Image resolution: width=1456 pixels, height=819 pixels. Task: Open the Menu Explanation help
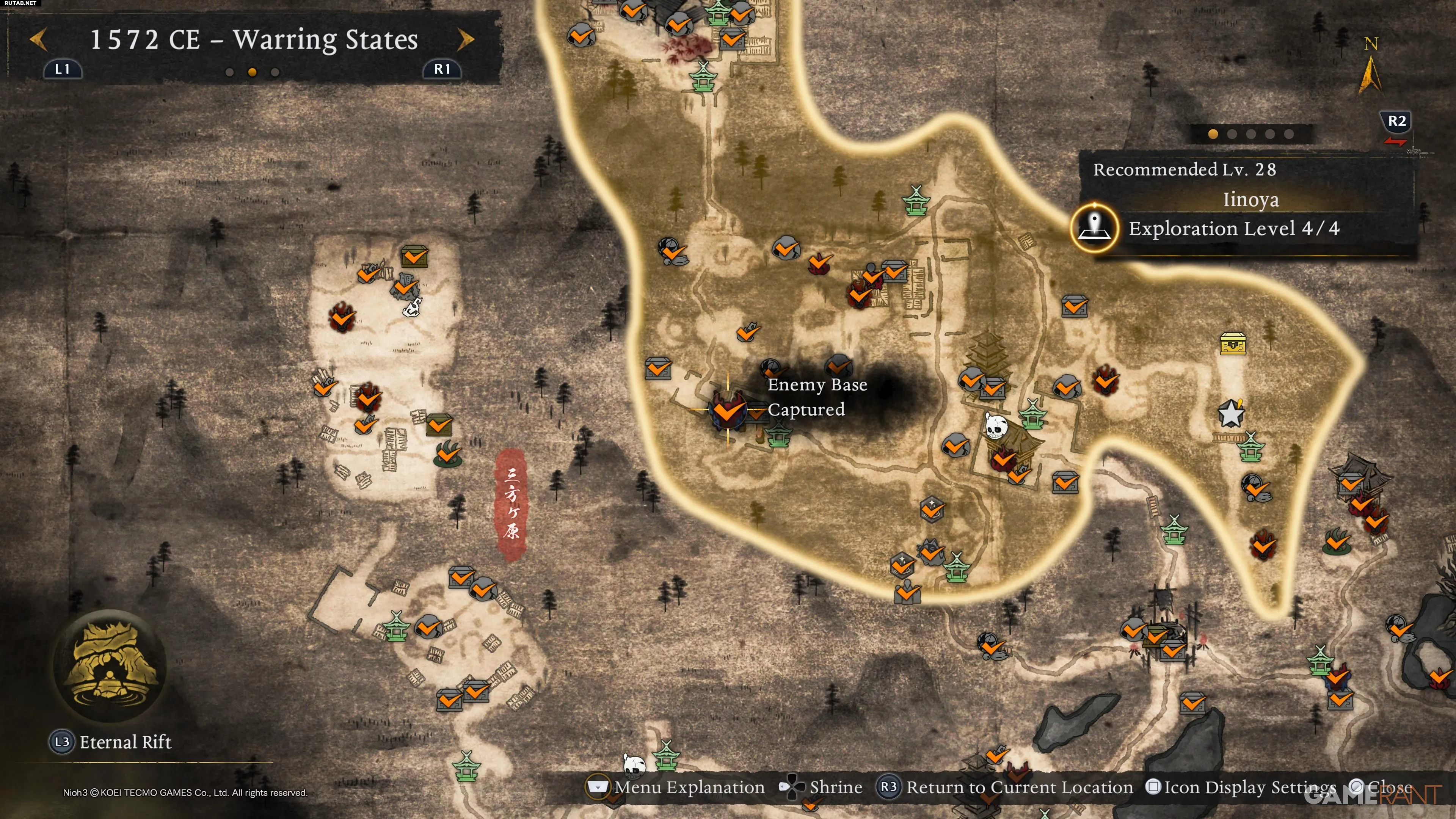point(676,787)
